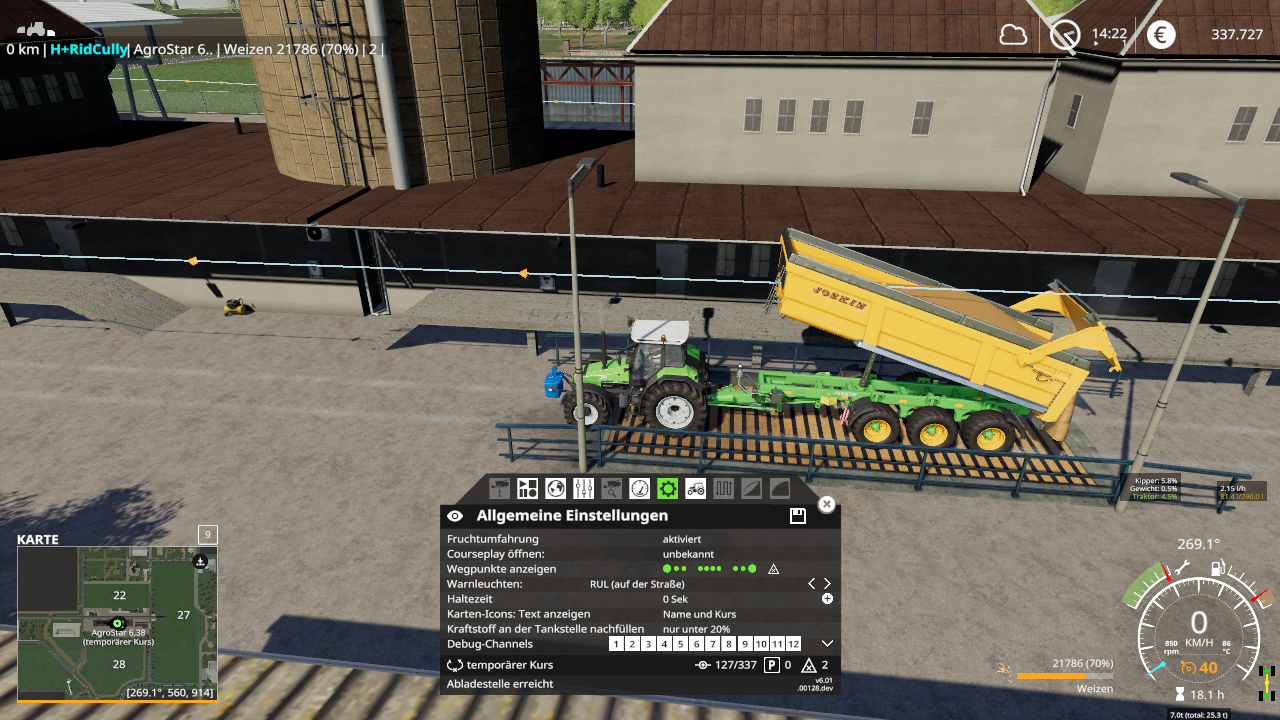
Task: Expand debug channels with the down arrow
Action: (827, 644)
